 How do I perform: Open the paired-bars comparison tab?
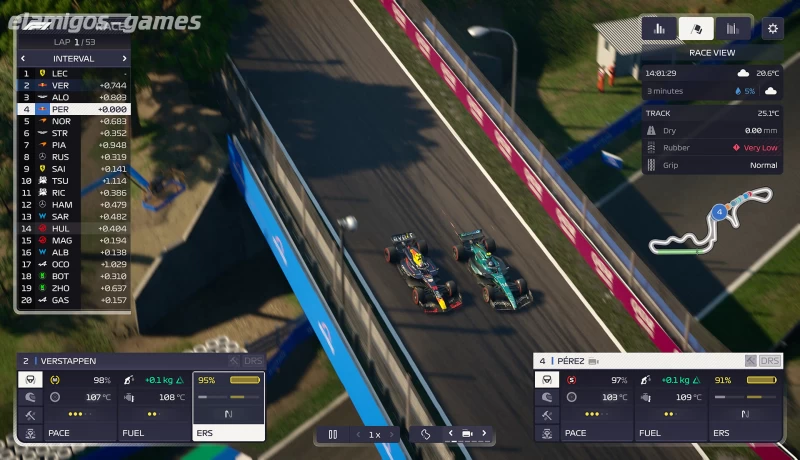coord(733,28)
